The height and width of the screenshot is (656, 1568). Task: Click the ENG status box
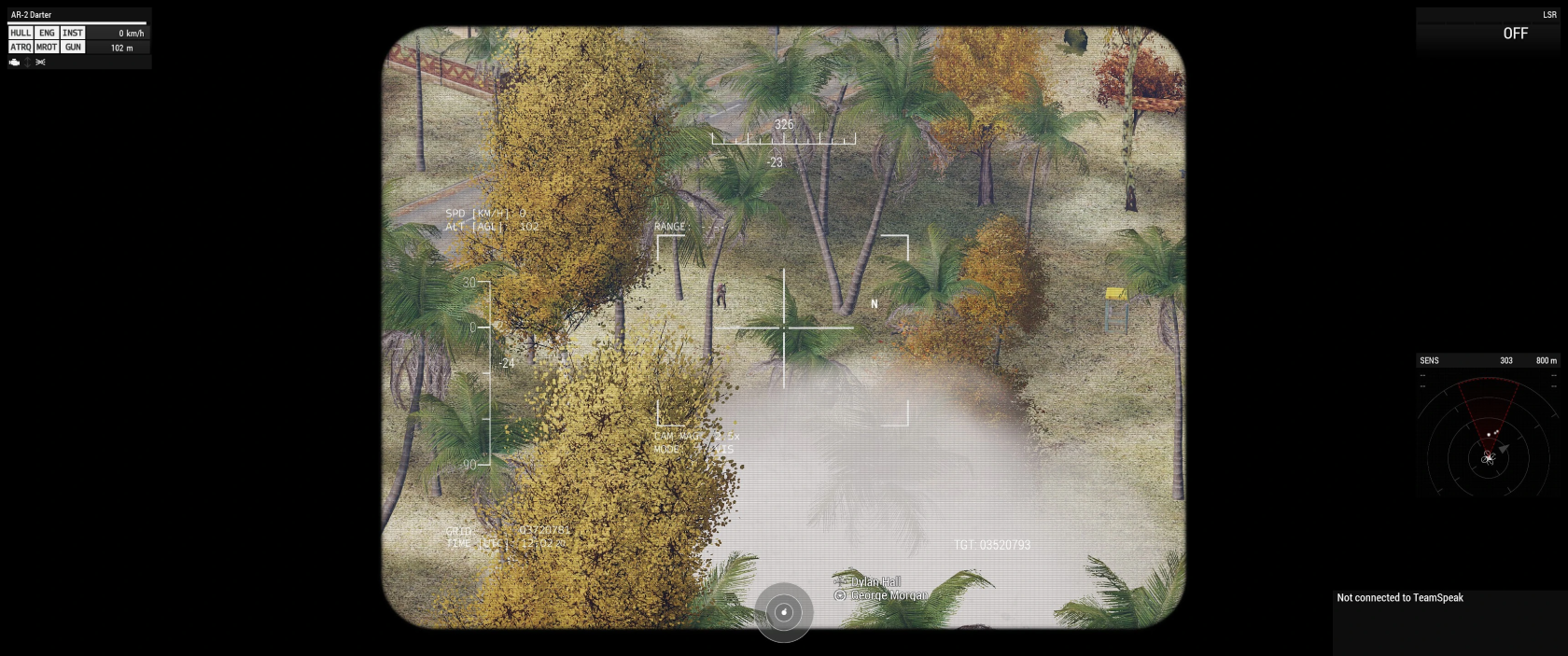point(47,33)
